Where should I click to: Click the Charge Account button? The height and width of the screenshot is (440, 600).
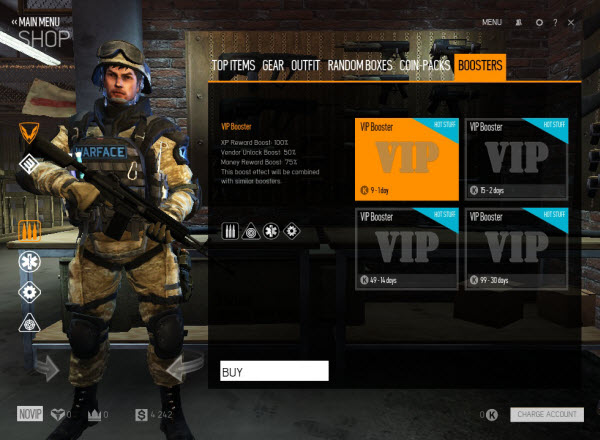[x=546, y=414]
